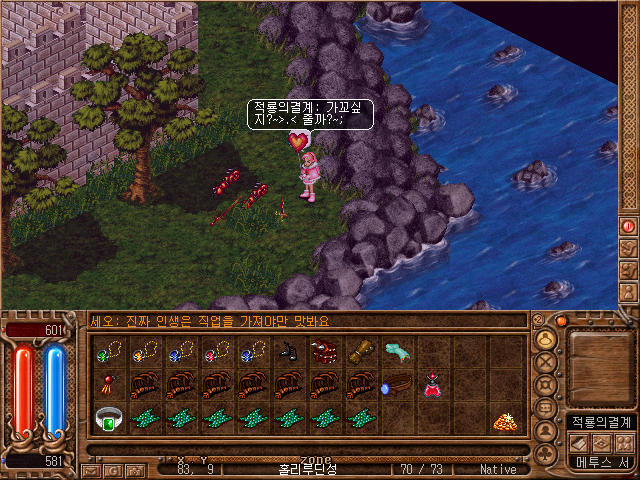This screenshot has width=640, height=480.
Task: Click the crossed swords round button
Action: [546, 360]
